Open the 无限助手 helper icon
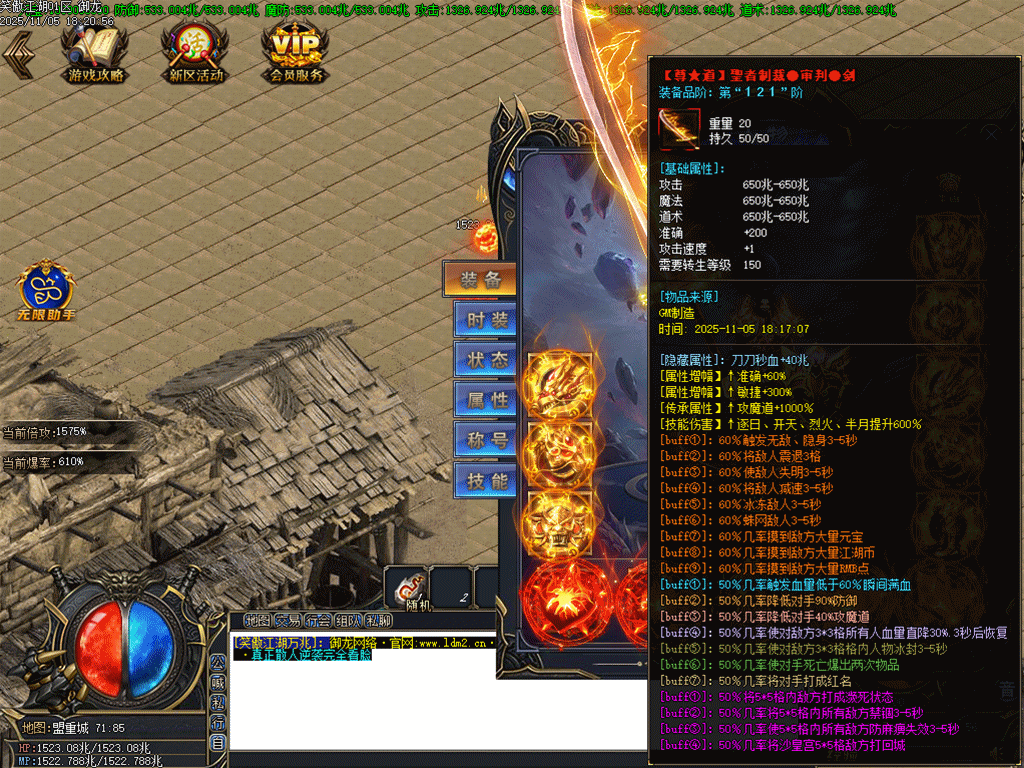 [46, 292]
